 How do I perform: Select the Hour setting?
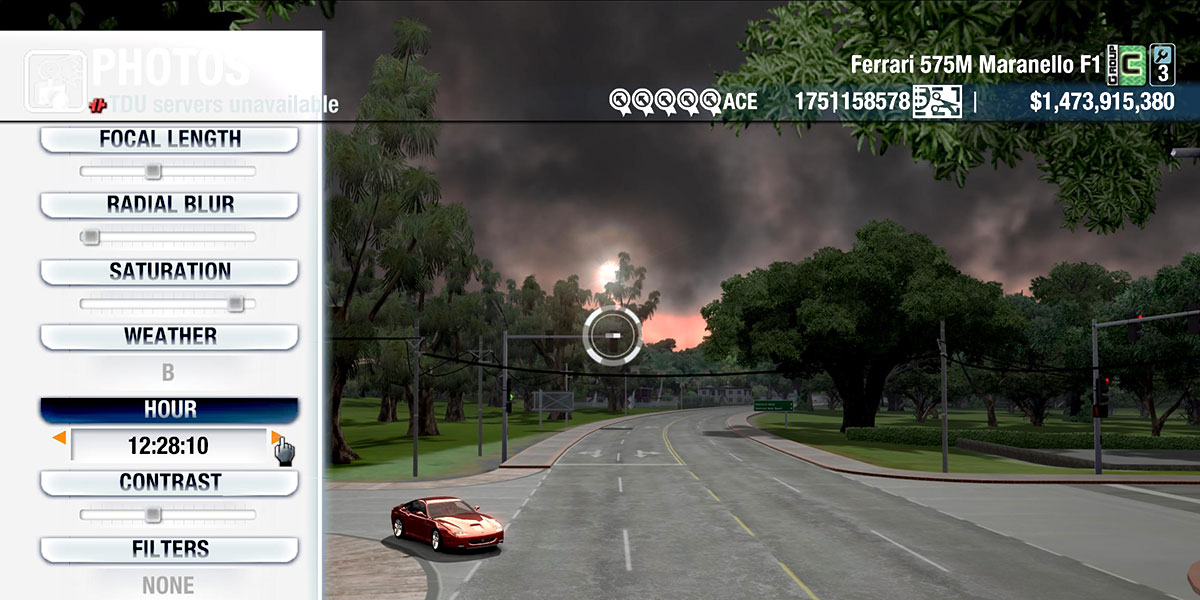[169, 409]
